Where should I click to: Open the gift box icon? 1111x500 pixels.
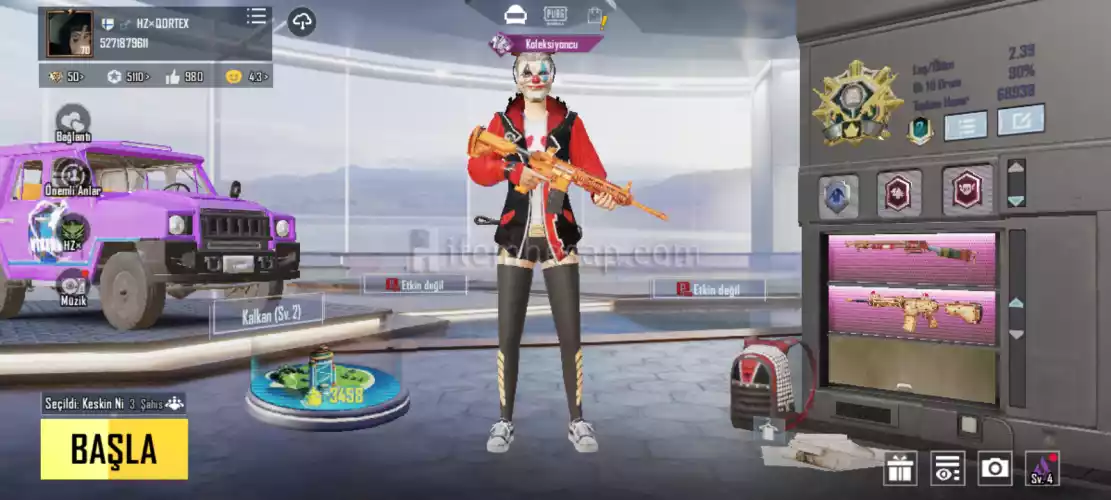pyautogui.click(x=900, y=468)
